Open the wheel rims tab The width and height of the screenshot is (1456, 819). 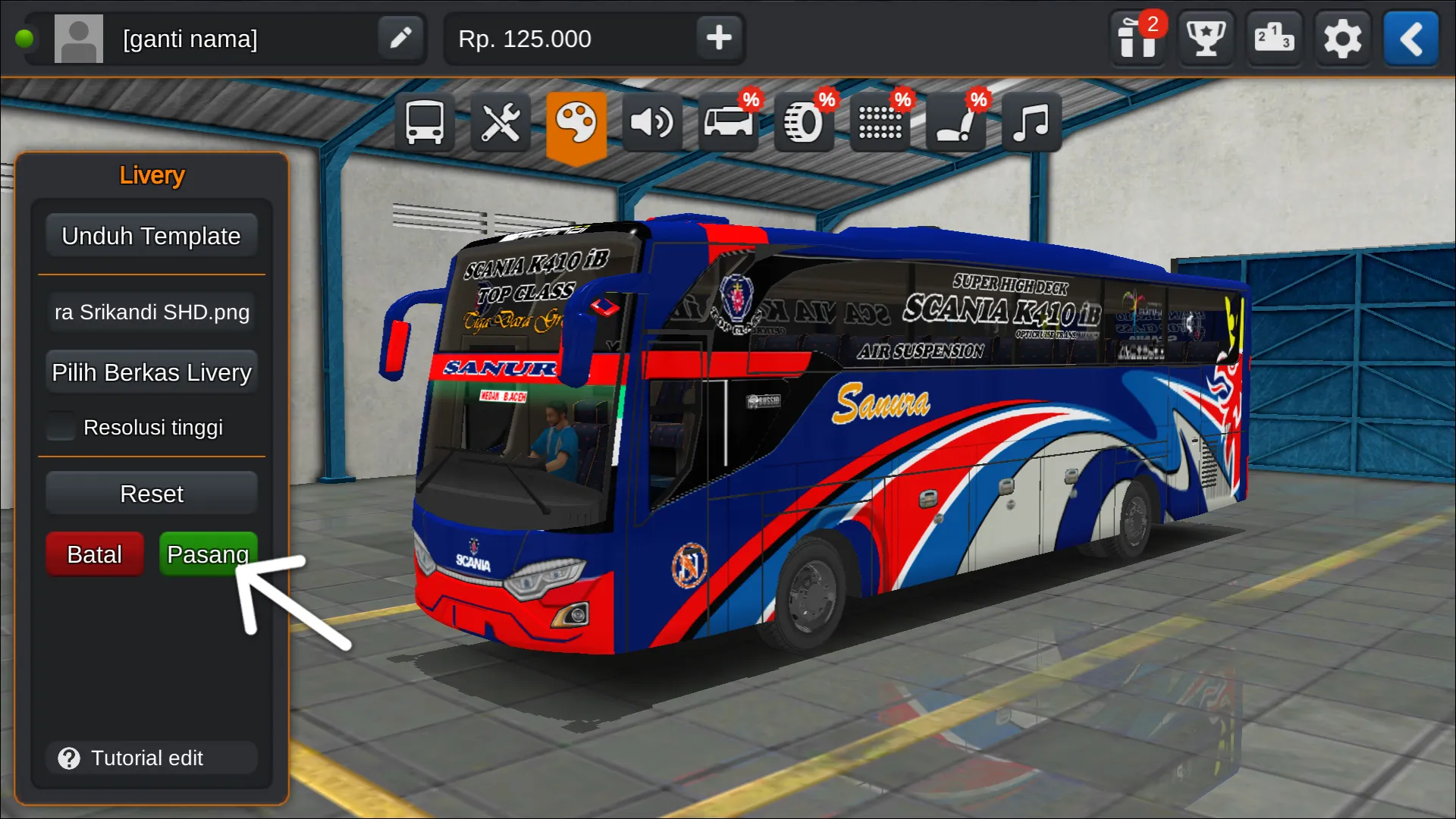pos(804,122)
